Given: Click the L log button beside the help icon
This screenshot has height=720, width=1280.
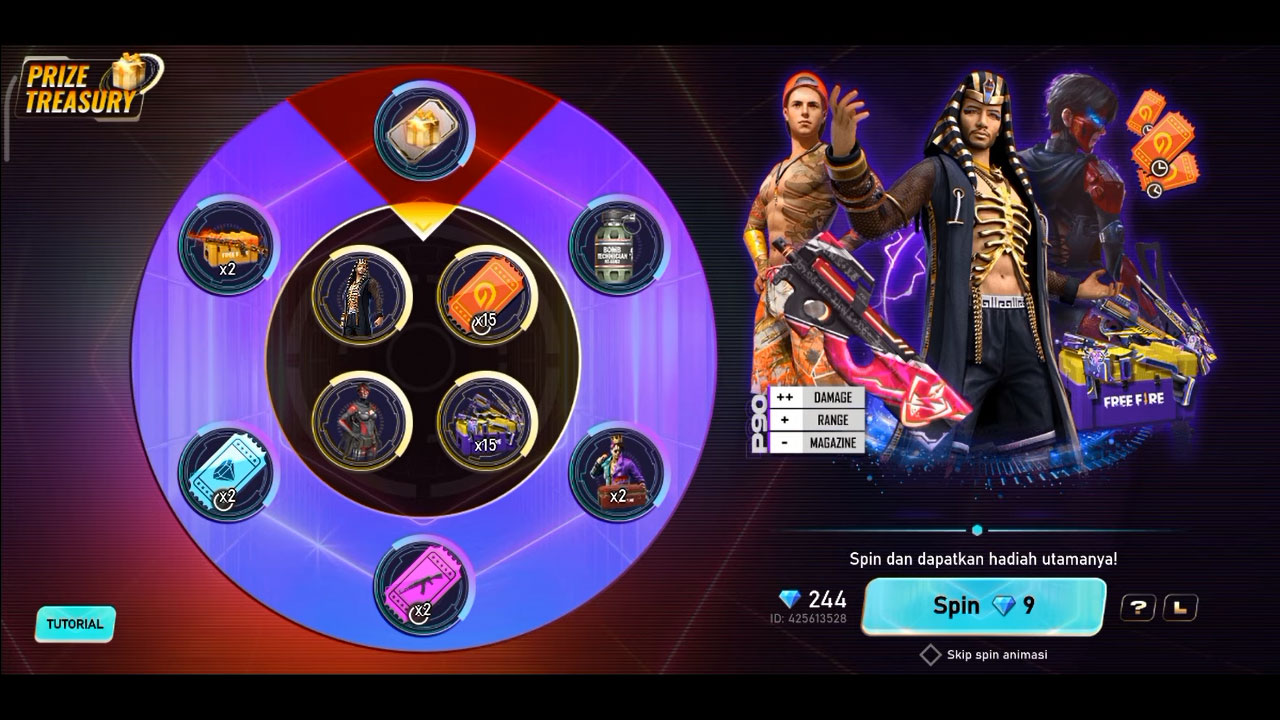Looking at the screenshot, I should point(1182,606).
